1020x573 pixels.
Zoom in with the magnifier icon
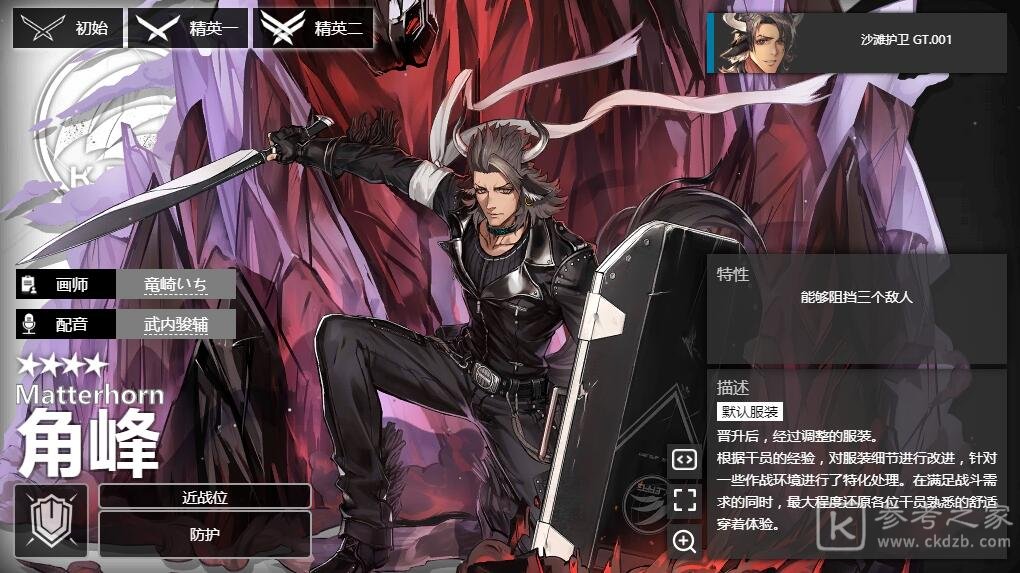[684, 541]
